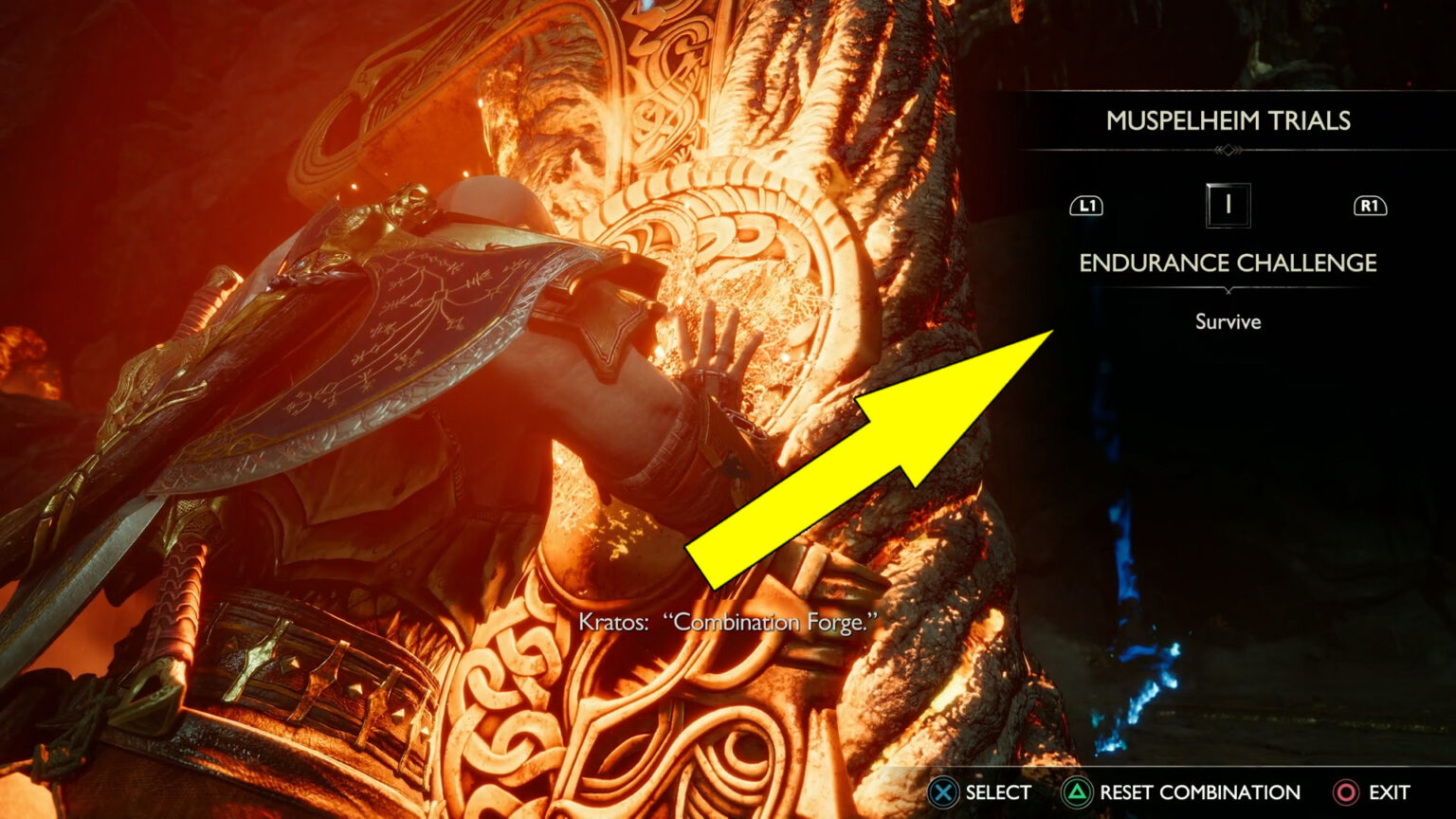The image size is (1456, 819).
Task: Select the Endurance Challenge menu entry
Action: tap(1227, 264)
